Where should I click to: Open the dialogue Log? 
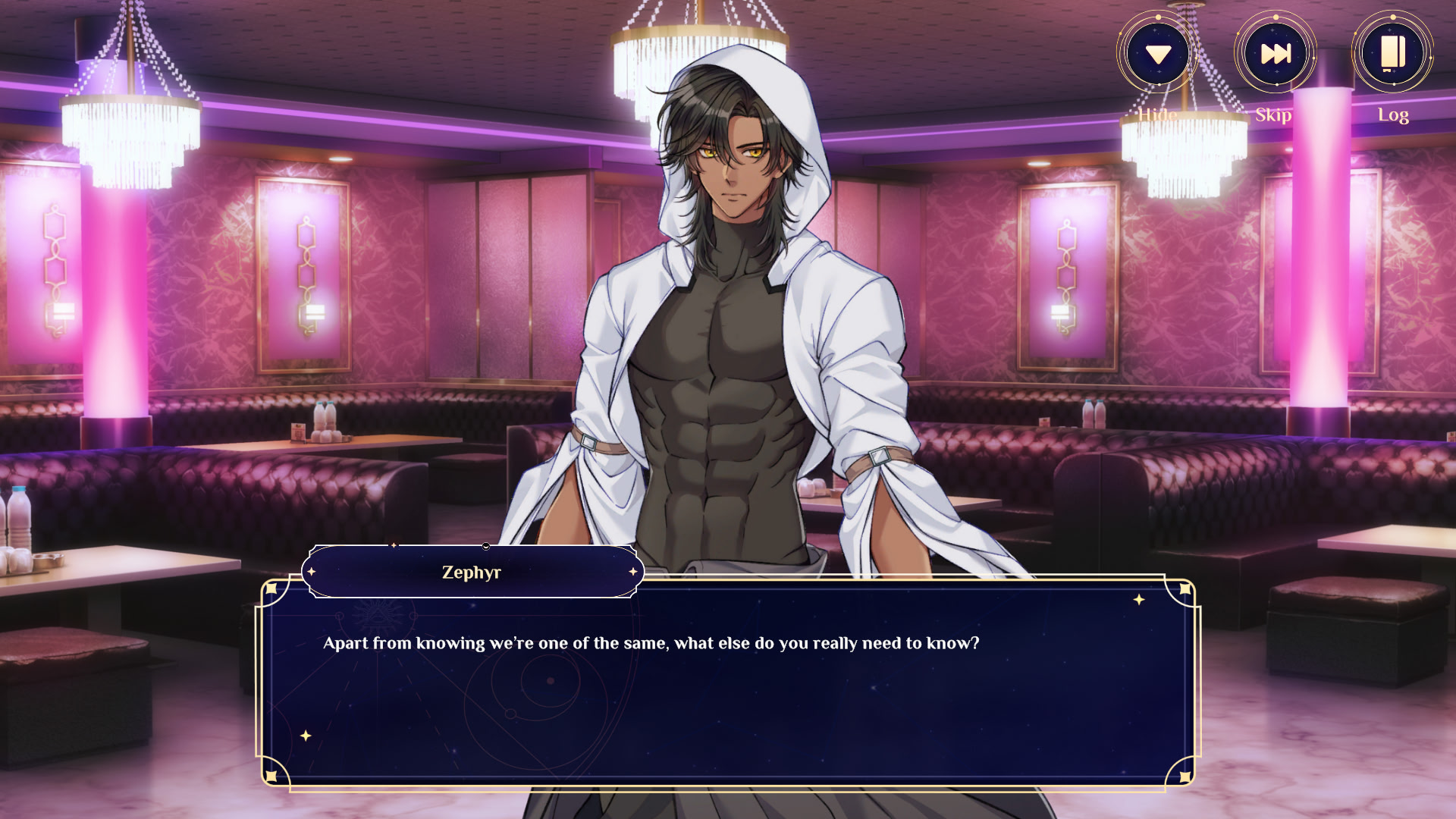(1392, 55)
